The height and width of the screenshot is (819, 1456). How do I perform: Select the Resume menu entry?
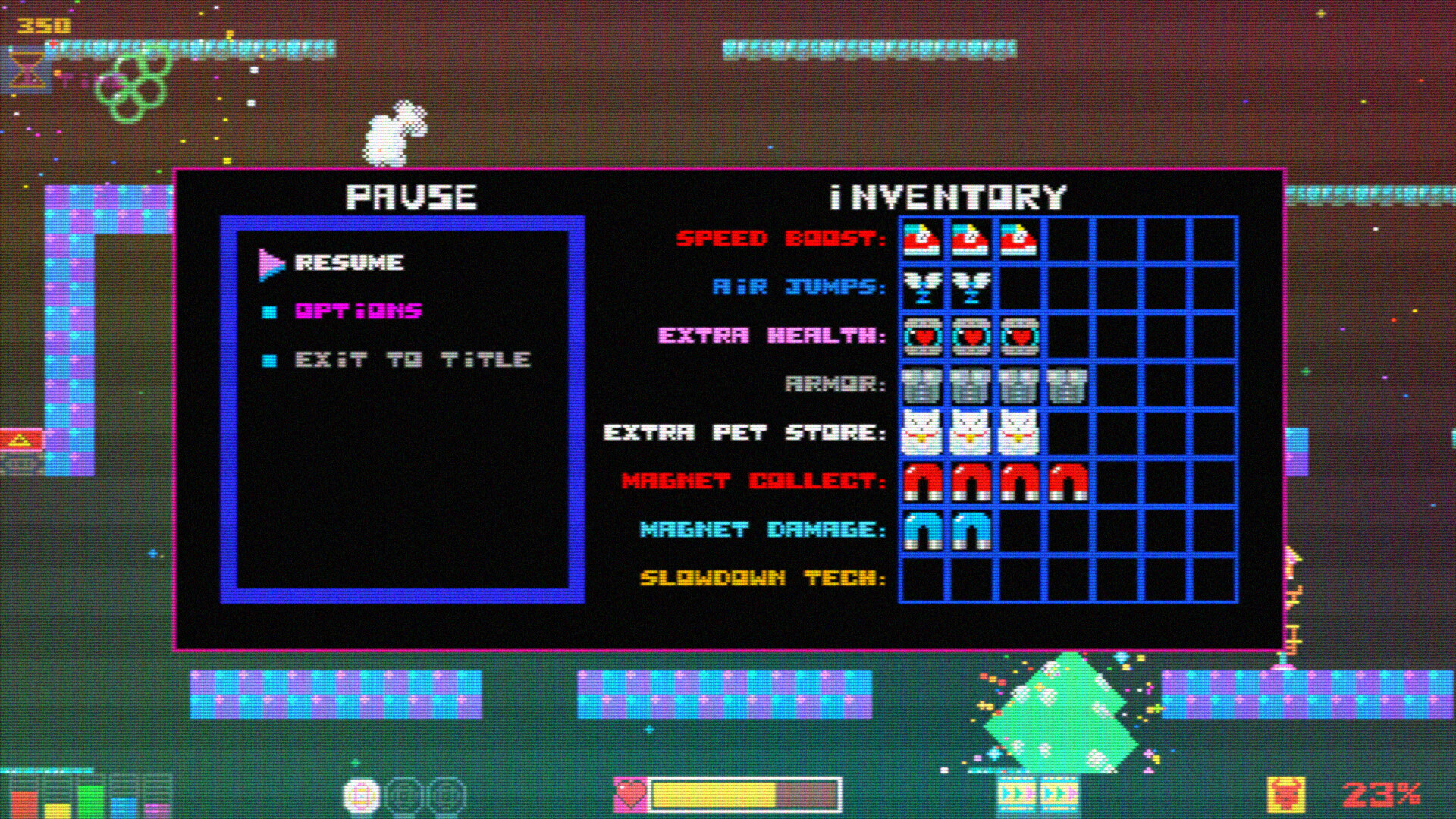point(348,264)
